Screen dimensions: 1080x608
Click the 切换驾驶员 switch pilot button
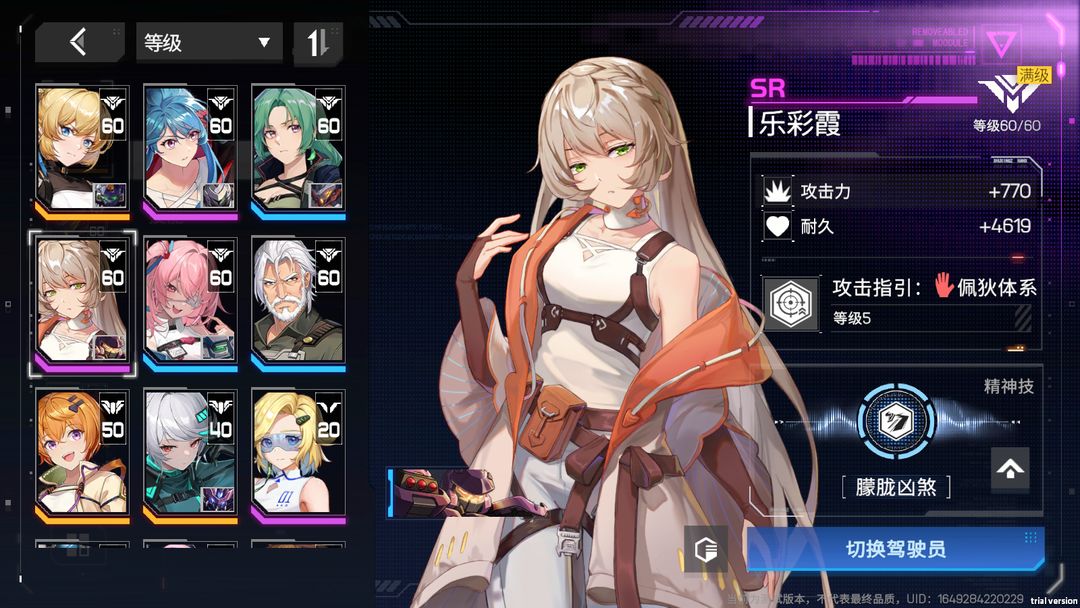tap(895, 549)
